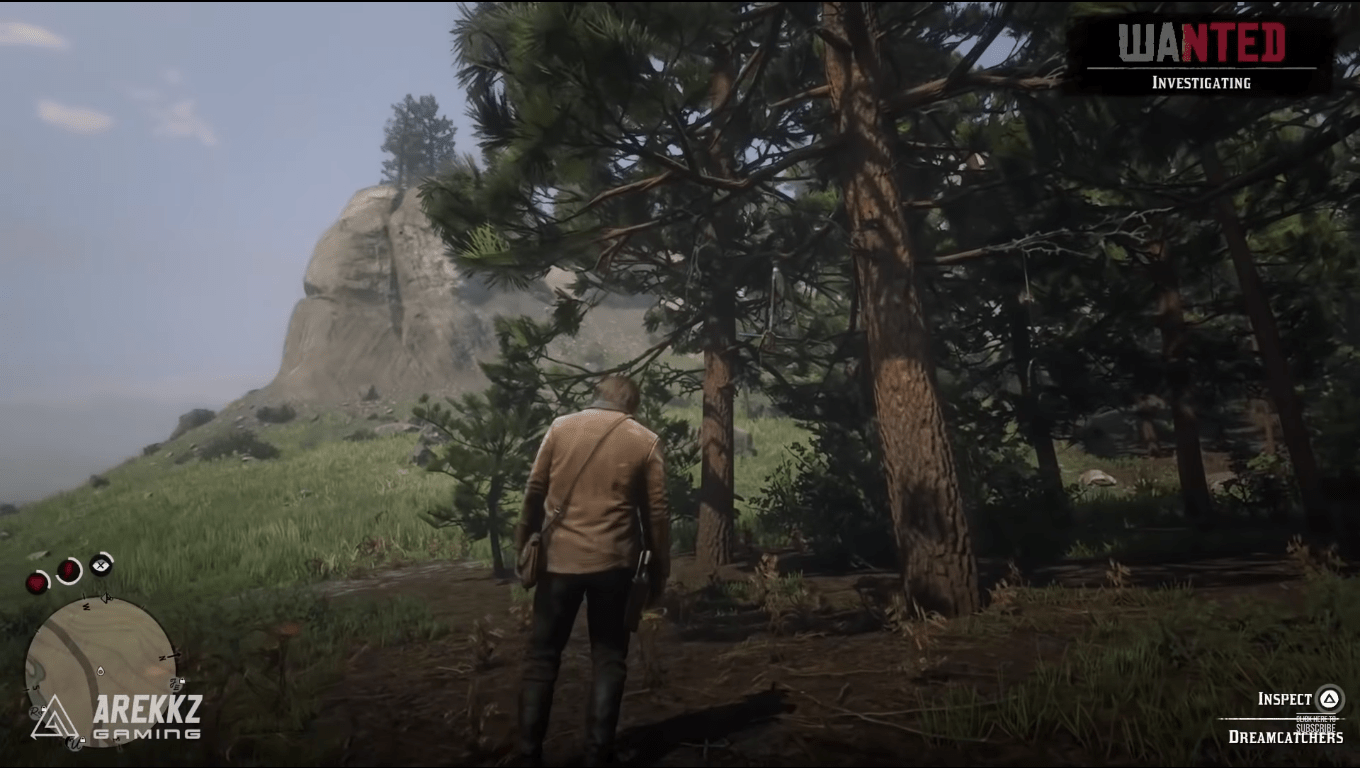
Task: Click the health core fill indicator
Action: 37,582
